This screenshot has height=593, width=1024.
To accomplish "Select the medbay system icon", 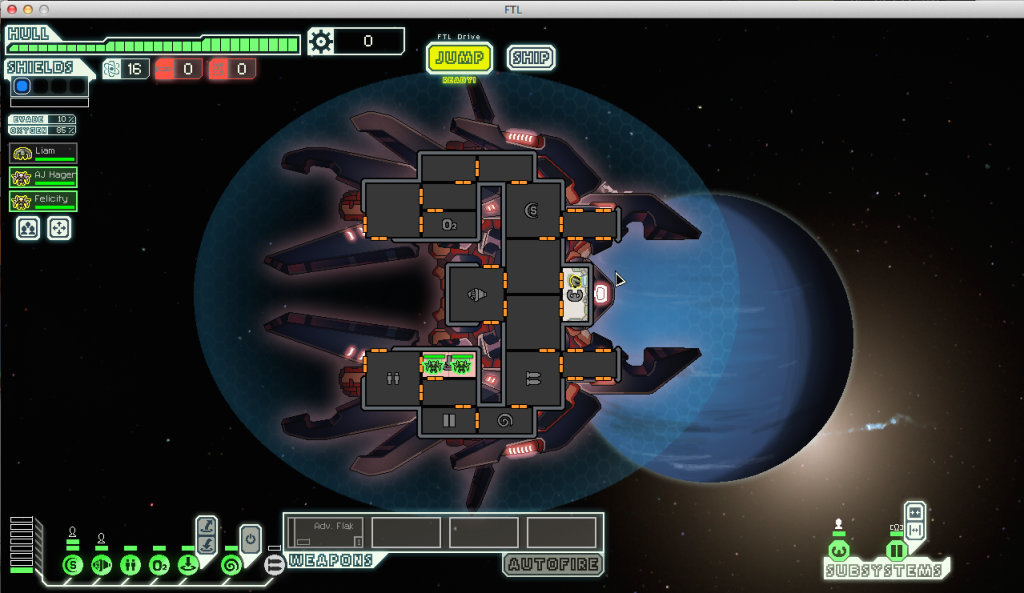I will click(130, 565).
